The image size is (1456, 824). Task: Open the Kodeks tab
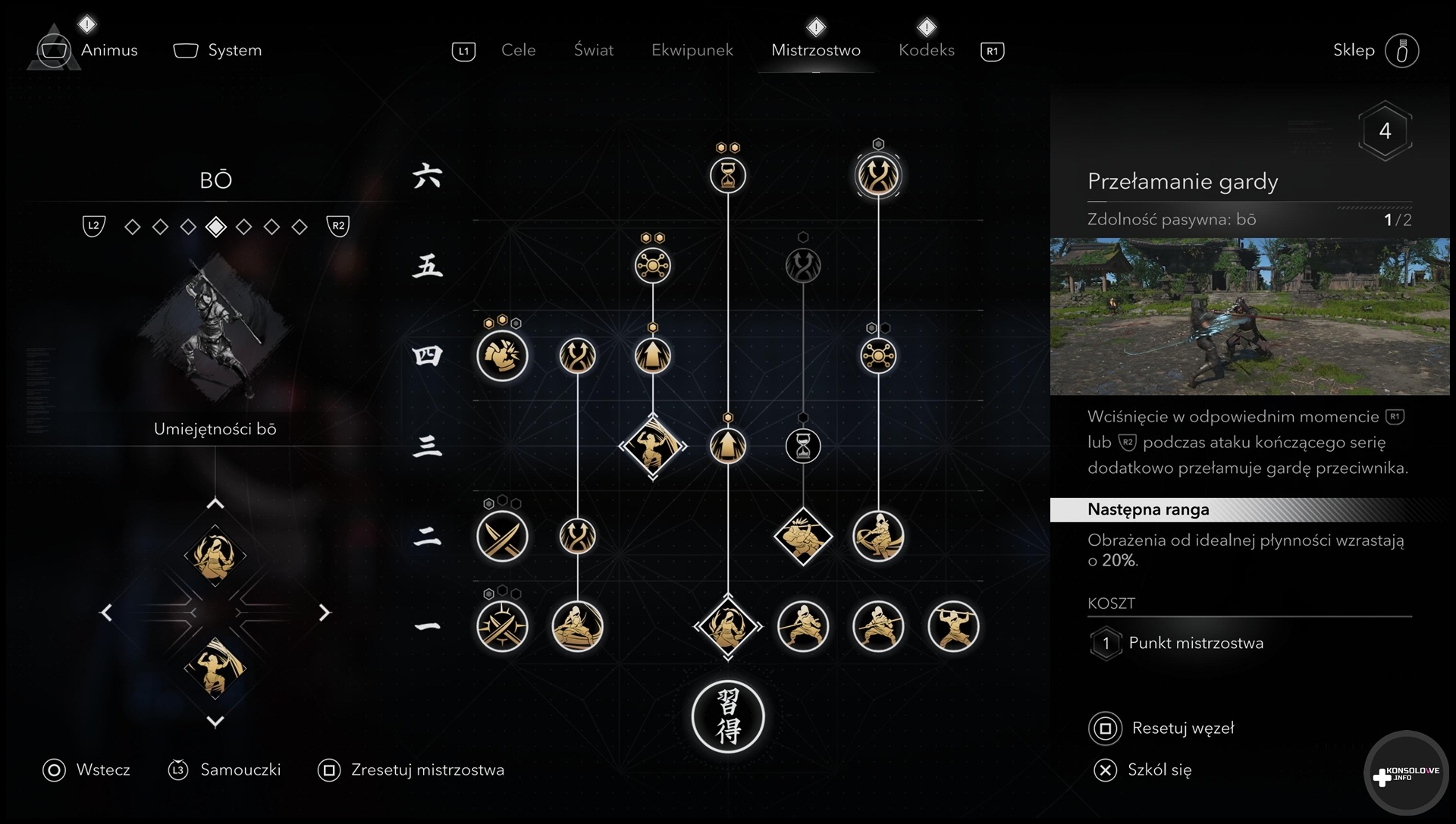point(926,50)
